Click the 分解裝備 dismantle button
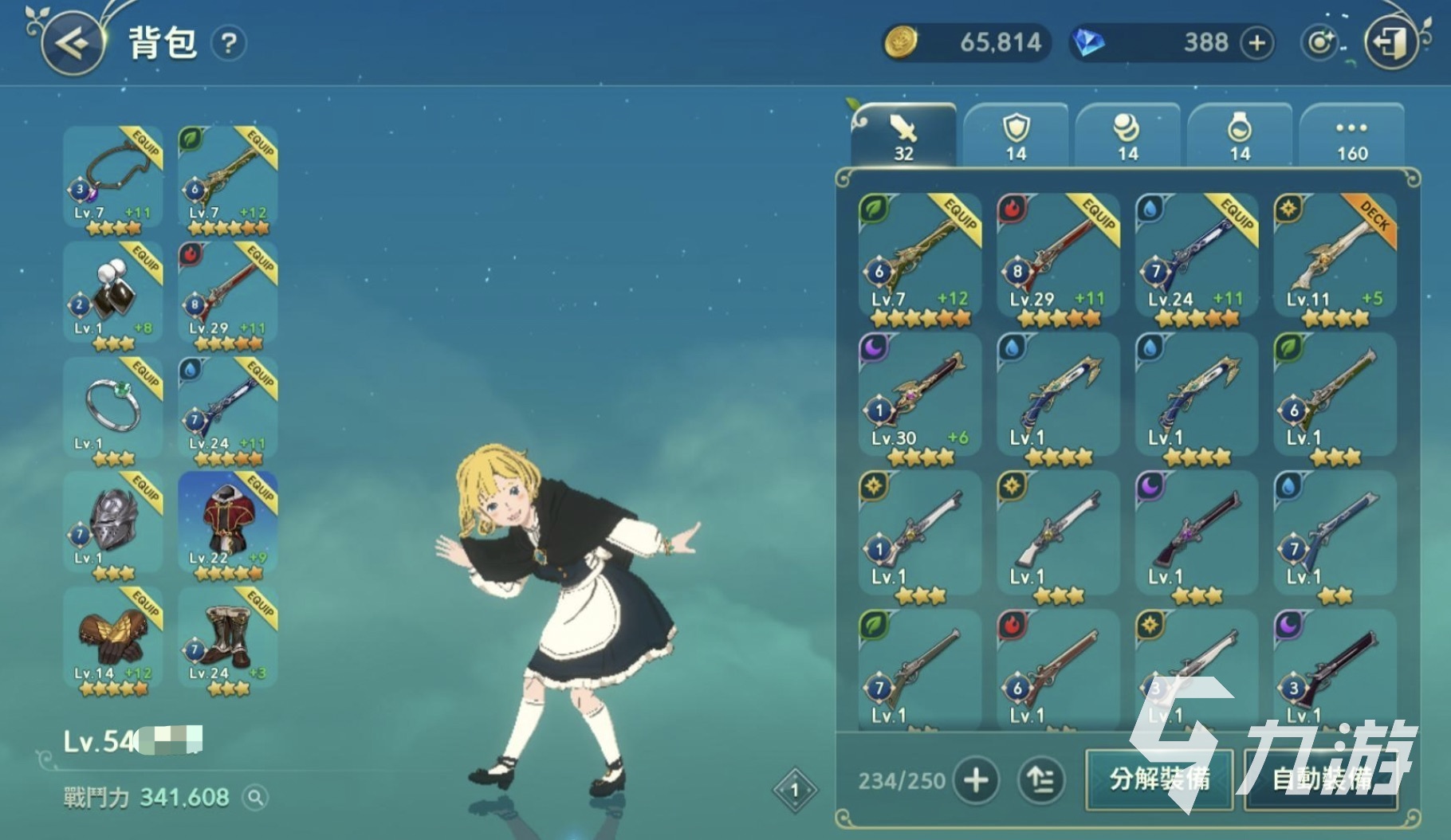 coord(1159,779)
